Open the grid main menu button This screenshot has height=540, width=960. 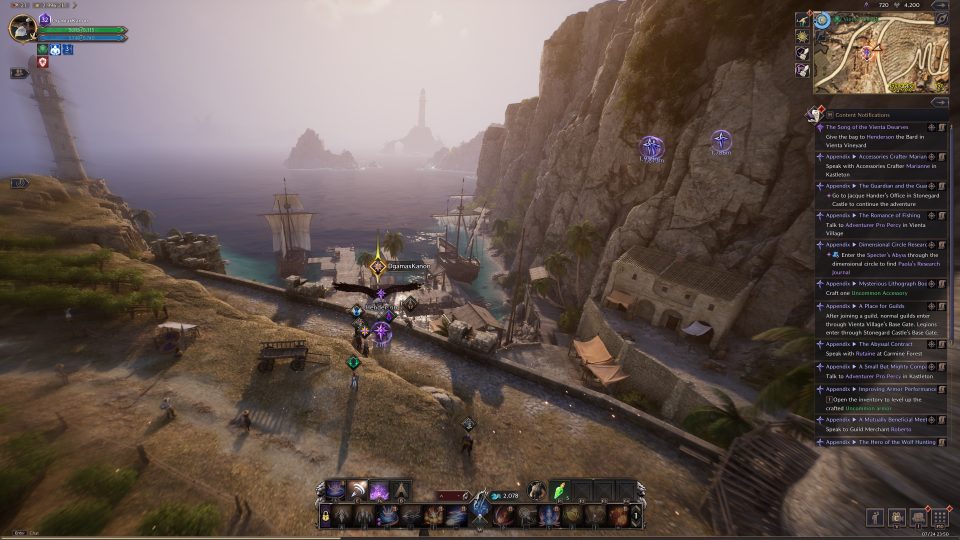[x=939, y=517]
